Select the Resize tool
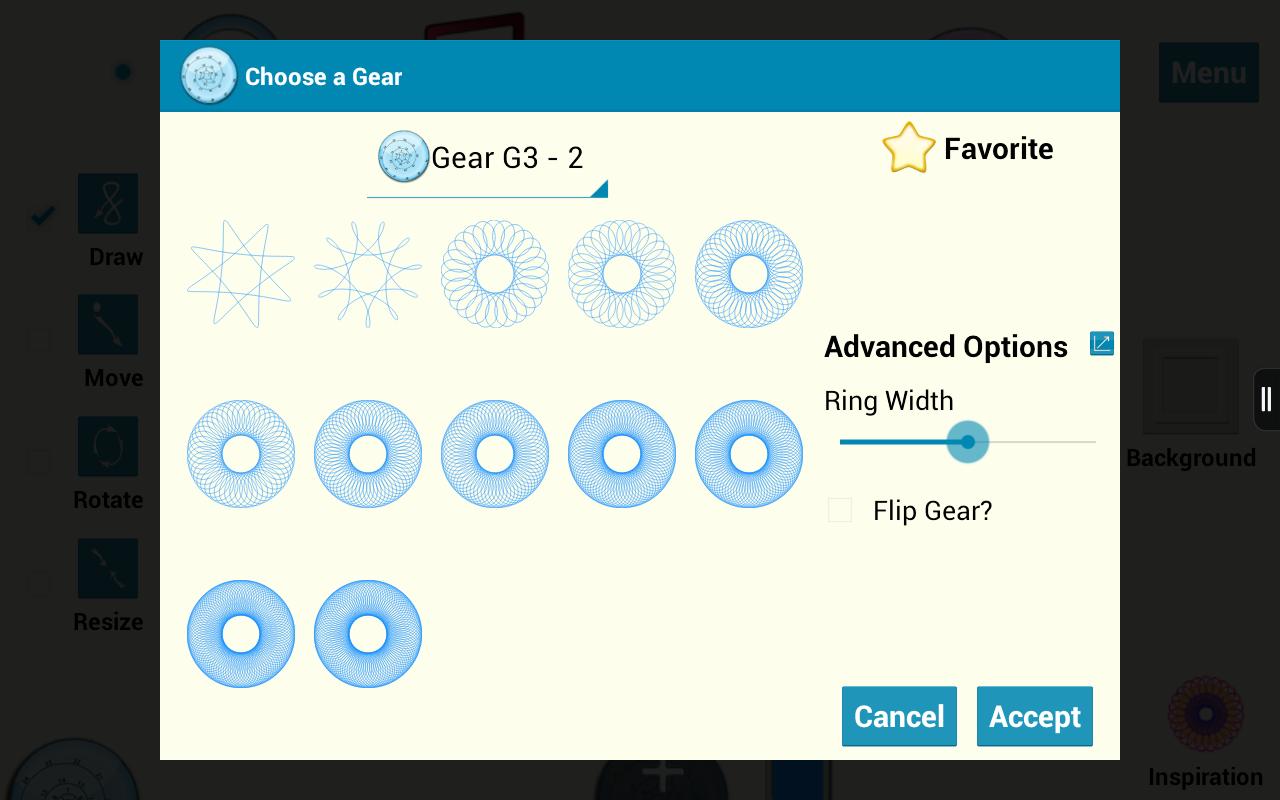 tap(107, 568)
